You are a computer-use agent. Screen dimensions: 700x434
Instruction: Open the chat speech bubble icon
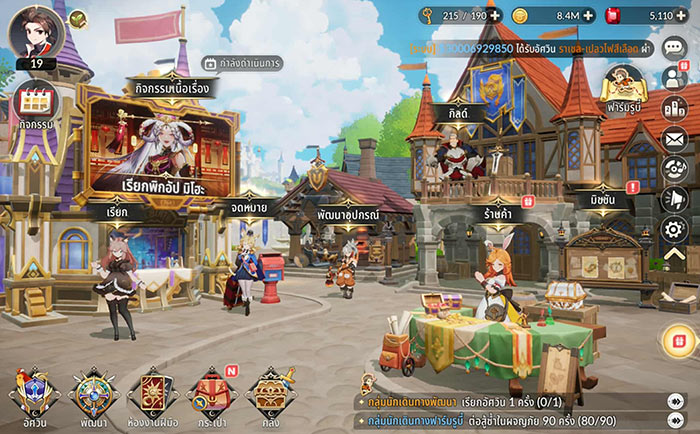[675, 49]
